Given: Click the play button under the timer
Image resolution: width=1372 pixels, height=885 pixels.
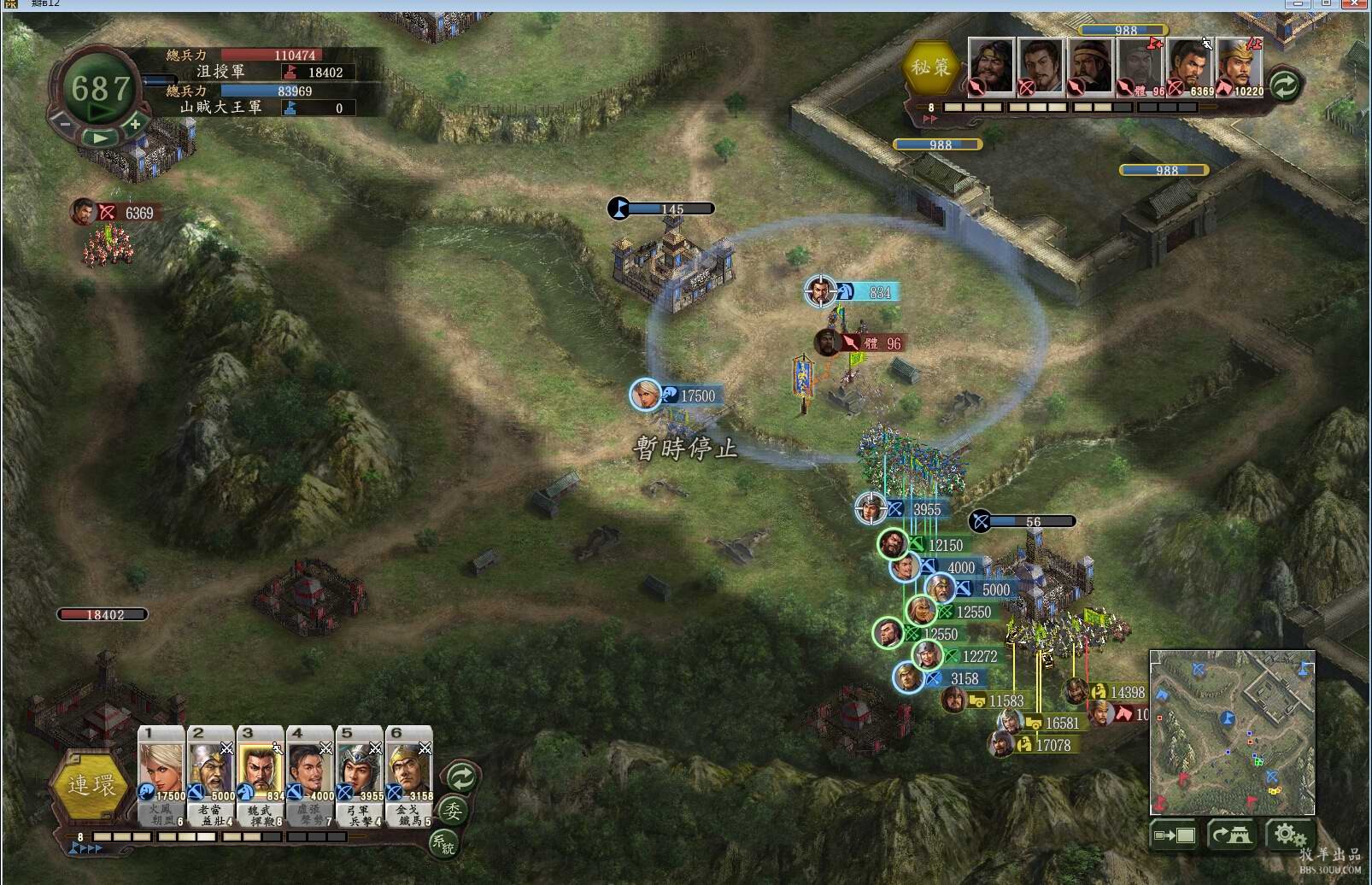Looking at the screenshot, I should tap(101, 137).
